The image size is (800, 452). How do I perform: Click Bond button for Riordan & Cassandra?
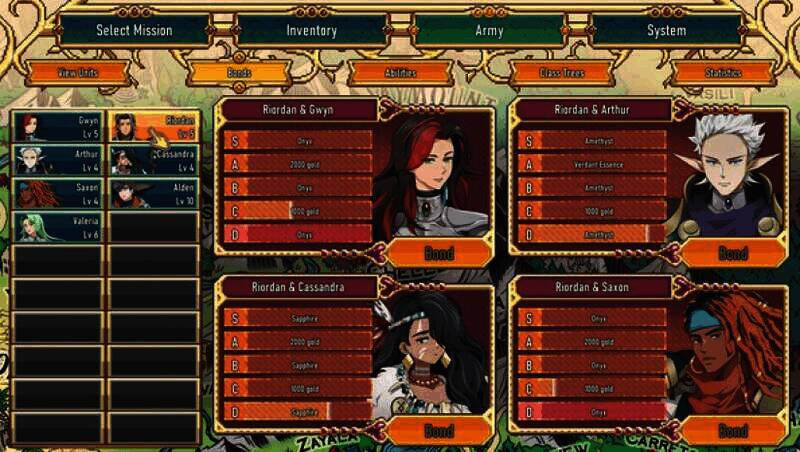[438, 430]
